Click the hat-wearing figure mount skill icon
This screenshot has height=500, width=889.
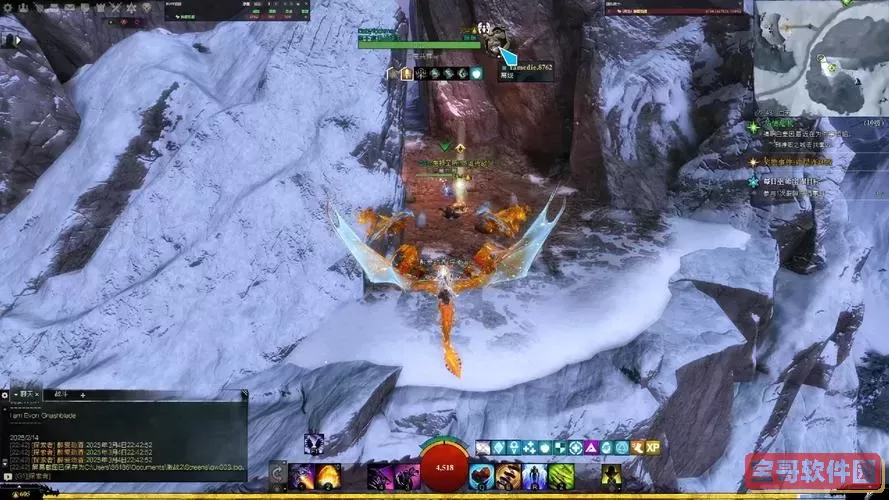coord(612,476)
